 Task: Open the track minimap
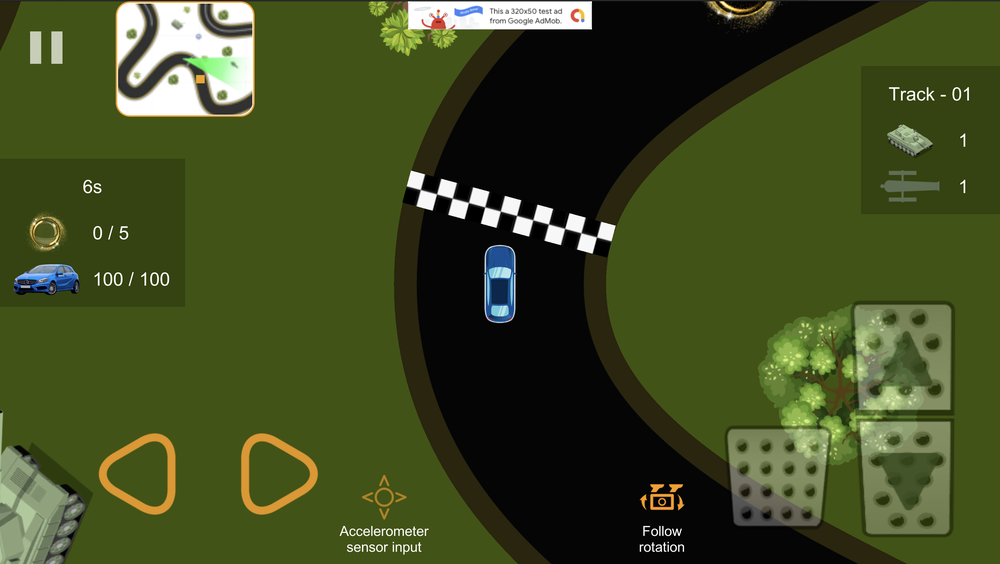185,59
